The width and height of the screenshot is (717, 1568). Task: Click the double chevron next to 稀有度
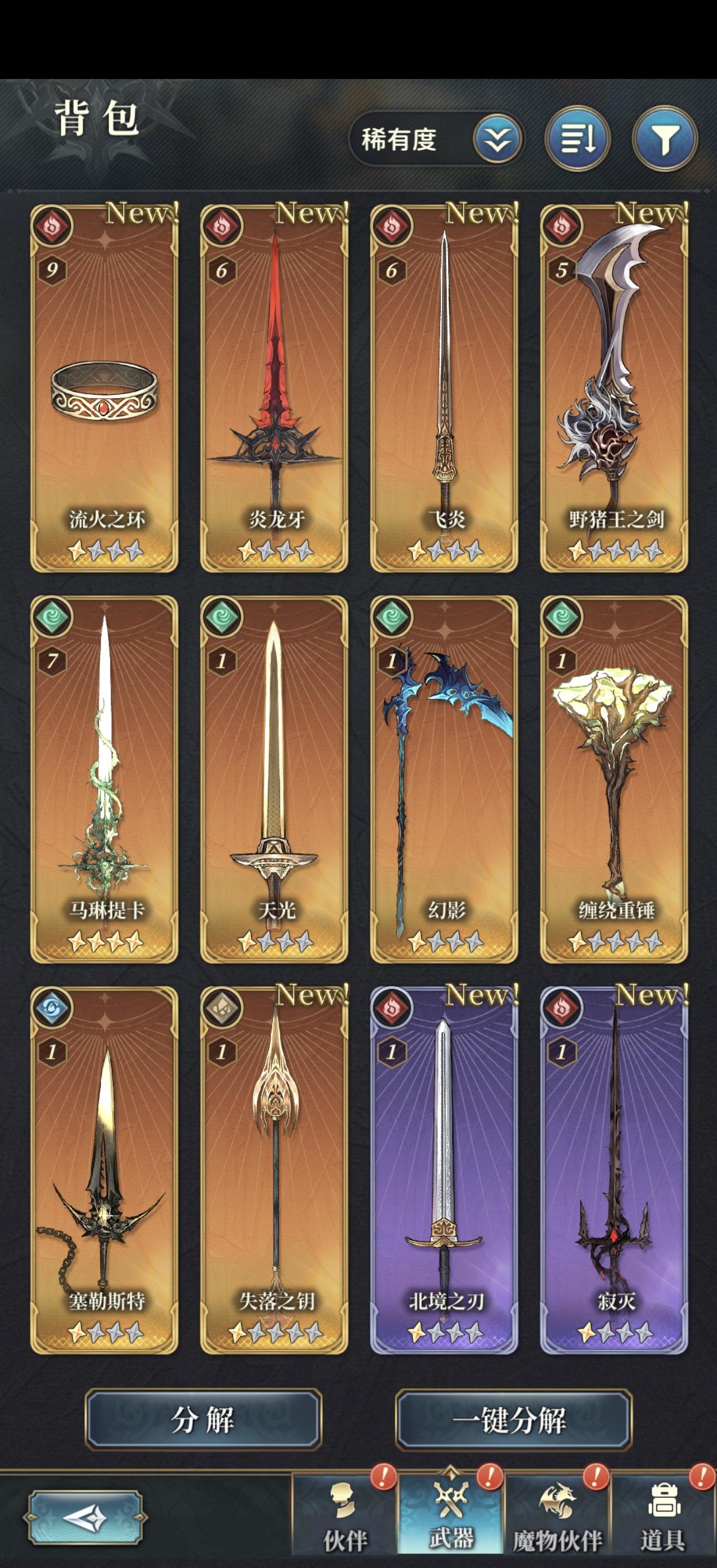[x=497, y=140]
